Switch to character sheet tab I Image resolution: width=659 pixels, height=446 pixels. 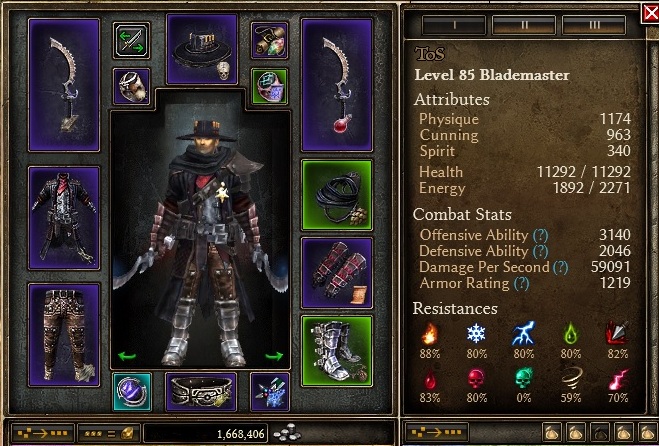click(452, 24)
